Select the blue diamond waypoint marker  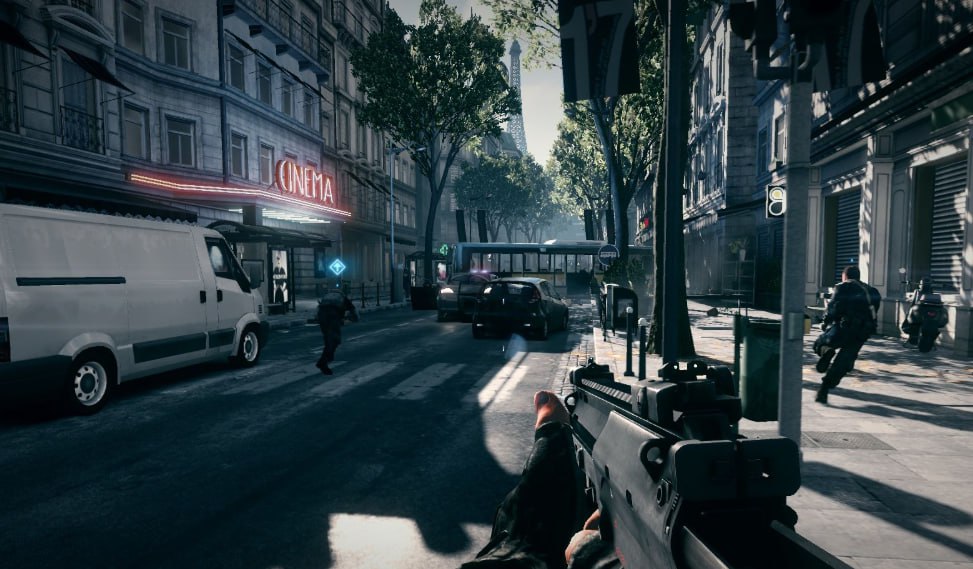(x=337, y=267)
